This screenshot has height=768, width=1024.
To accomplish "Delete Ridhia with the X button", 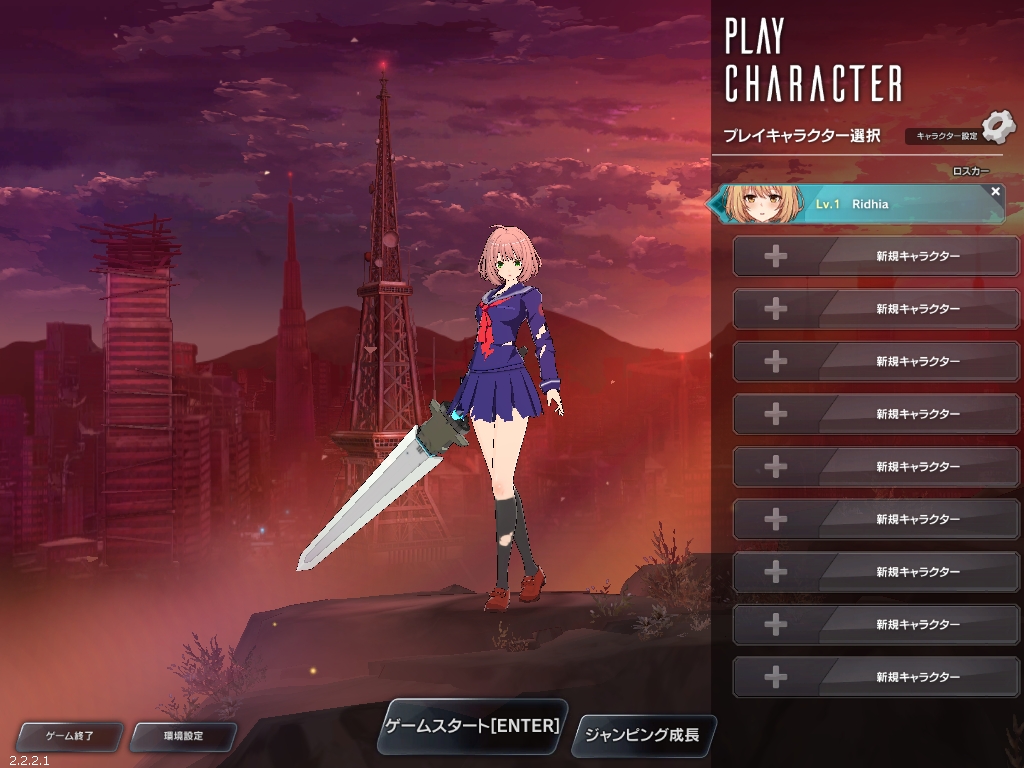I will click(x=995, y=191).
